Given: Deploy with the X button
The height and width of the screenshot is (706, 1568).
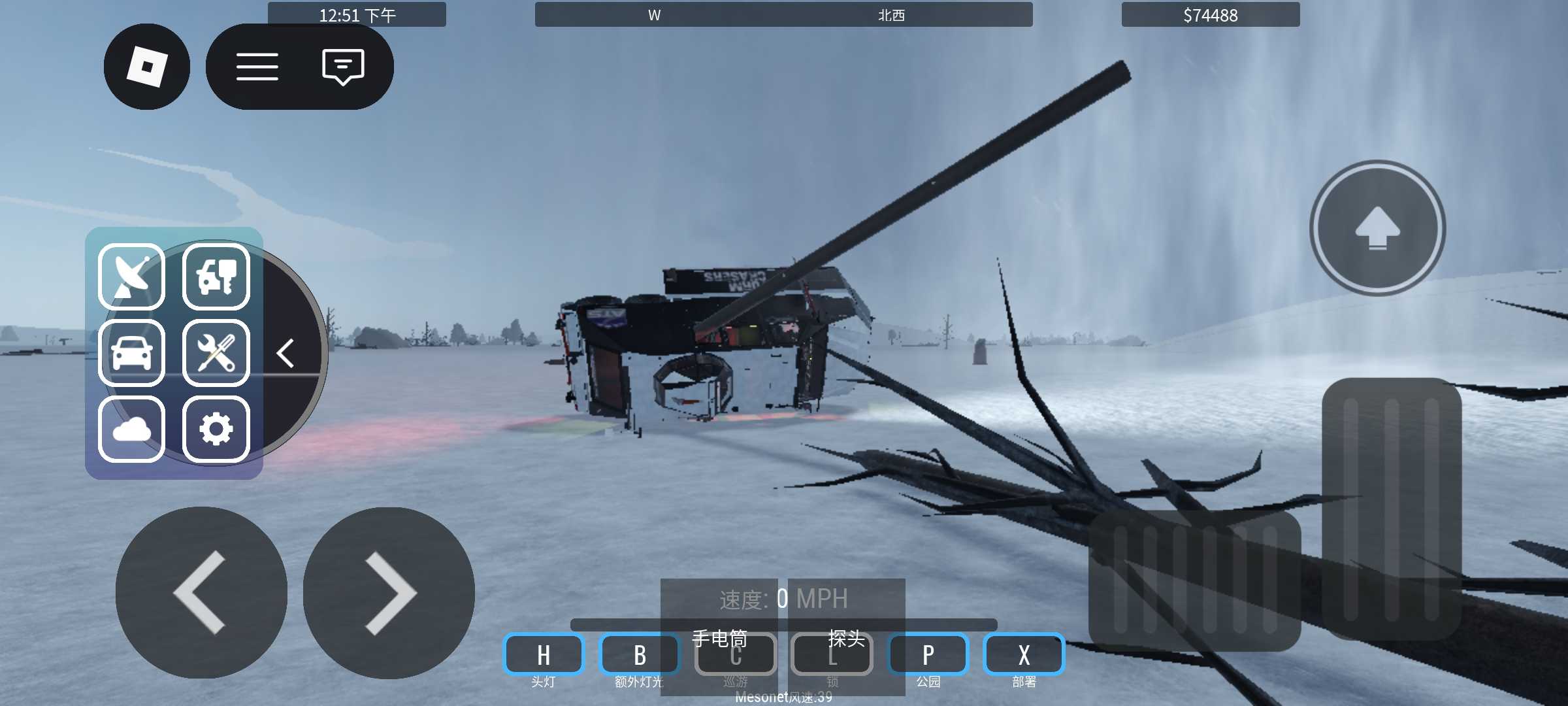Looking at the screenshot, I should tap(1024, 654).
